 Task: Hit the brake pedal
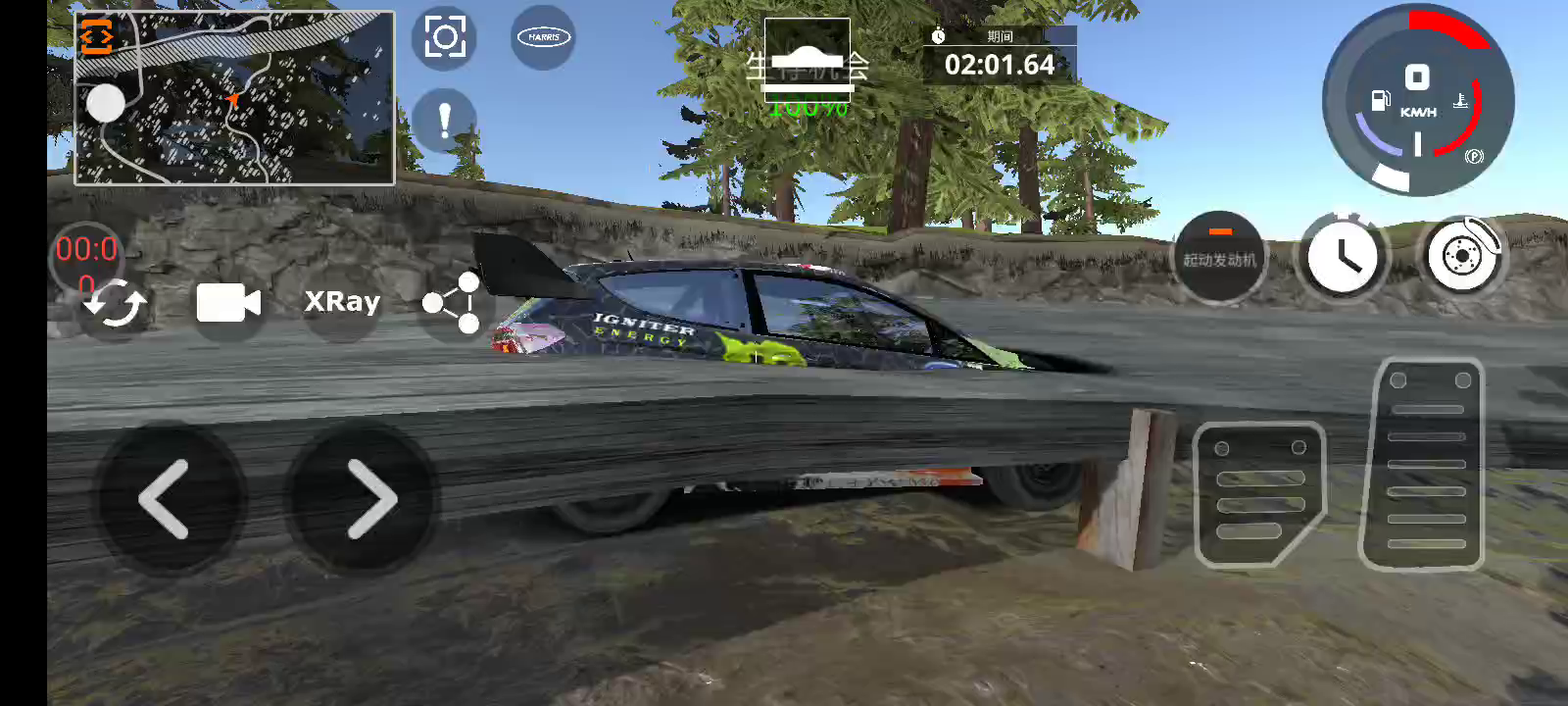click(x=1259, y=494)
